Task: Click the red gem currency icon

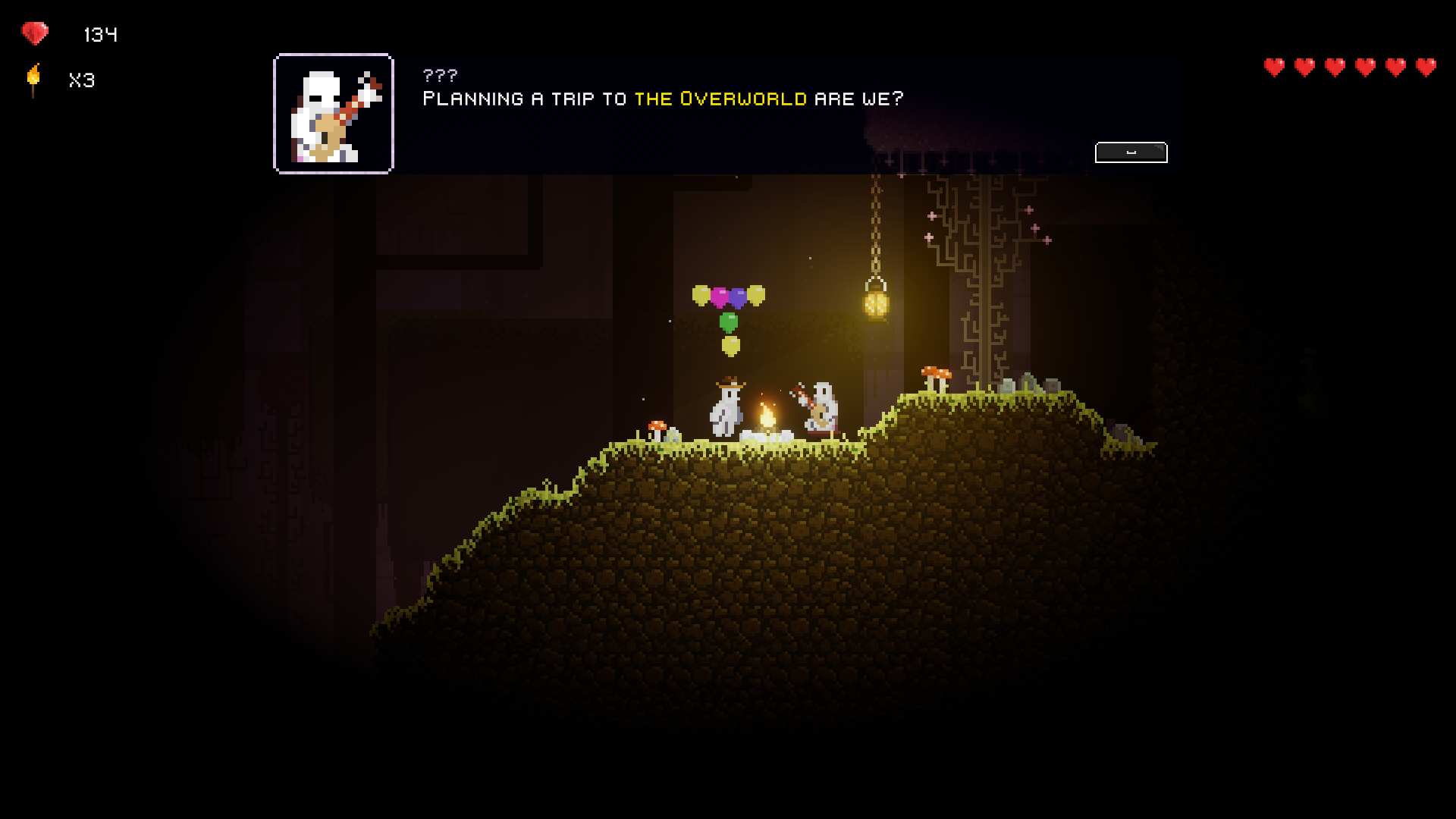Action: tap(35, 33)
